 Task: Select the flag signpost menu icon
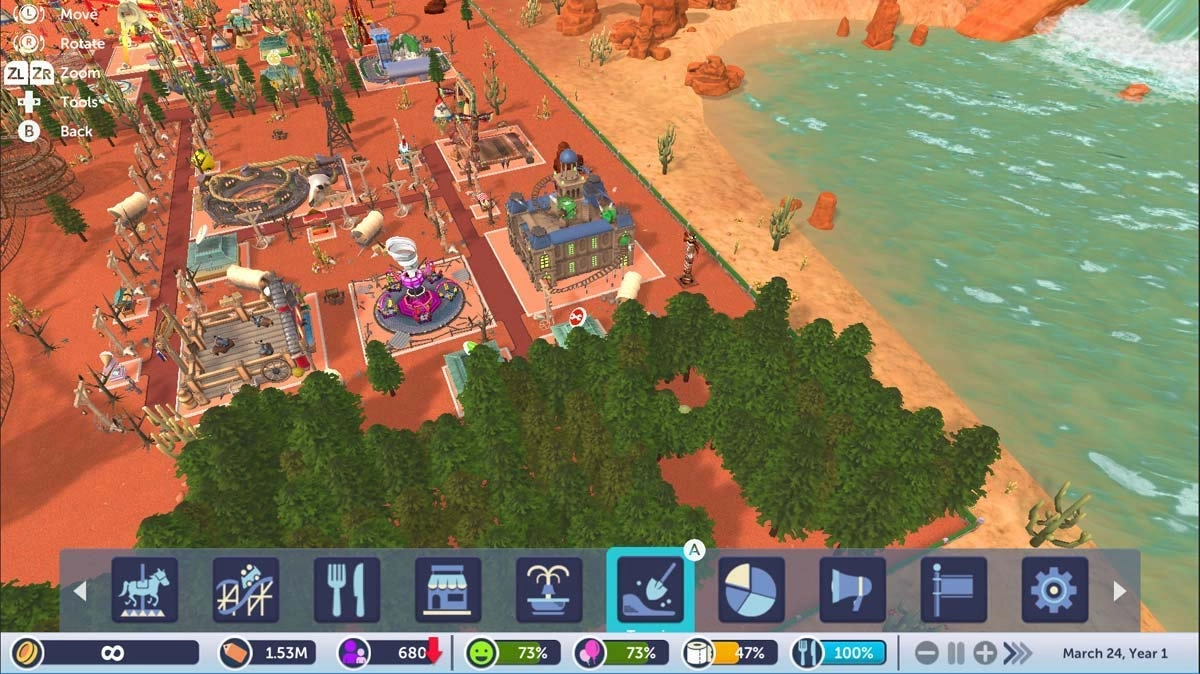pyautogui.click(x=954, y=590)
